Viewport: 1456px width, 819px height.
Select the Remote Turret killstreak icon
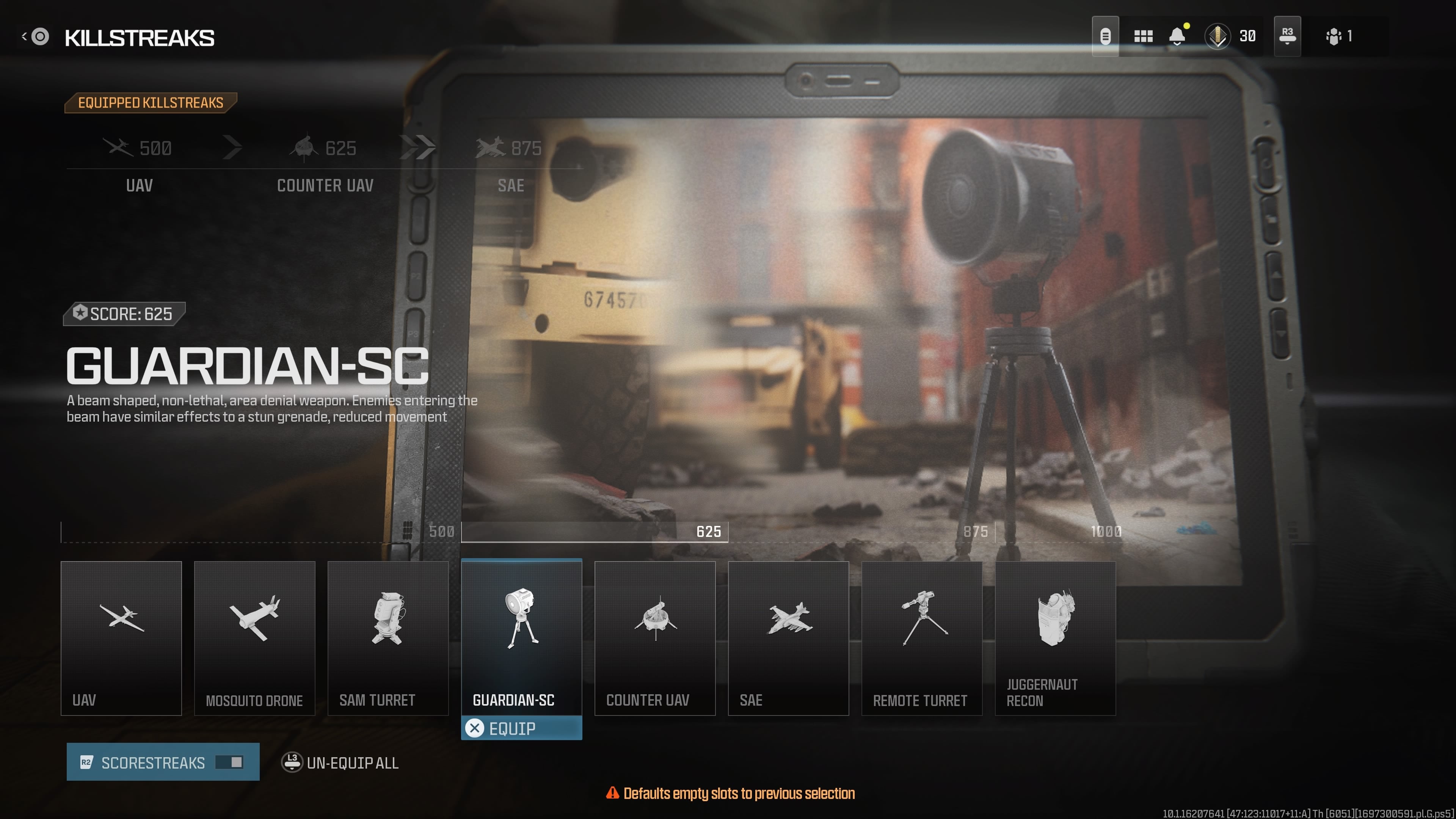(921, 622)
